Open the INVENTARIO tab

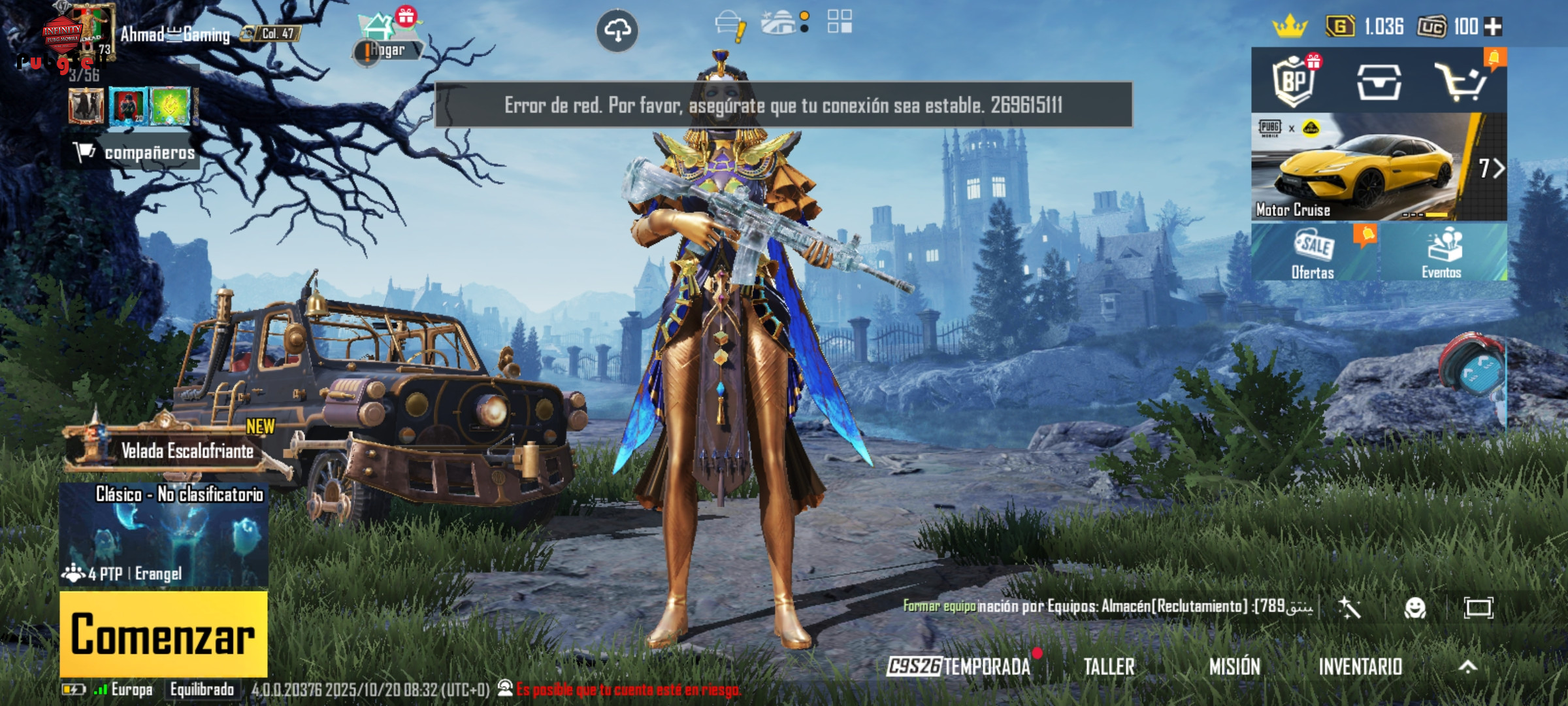coord(1360,667)
